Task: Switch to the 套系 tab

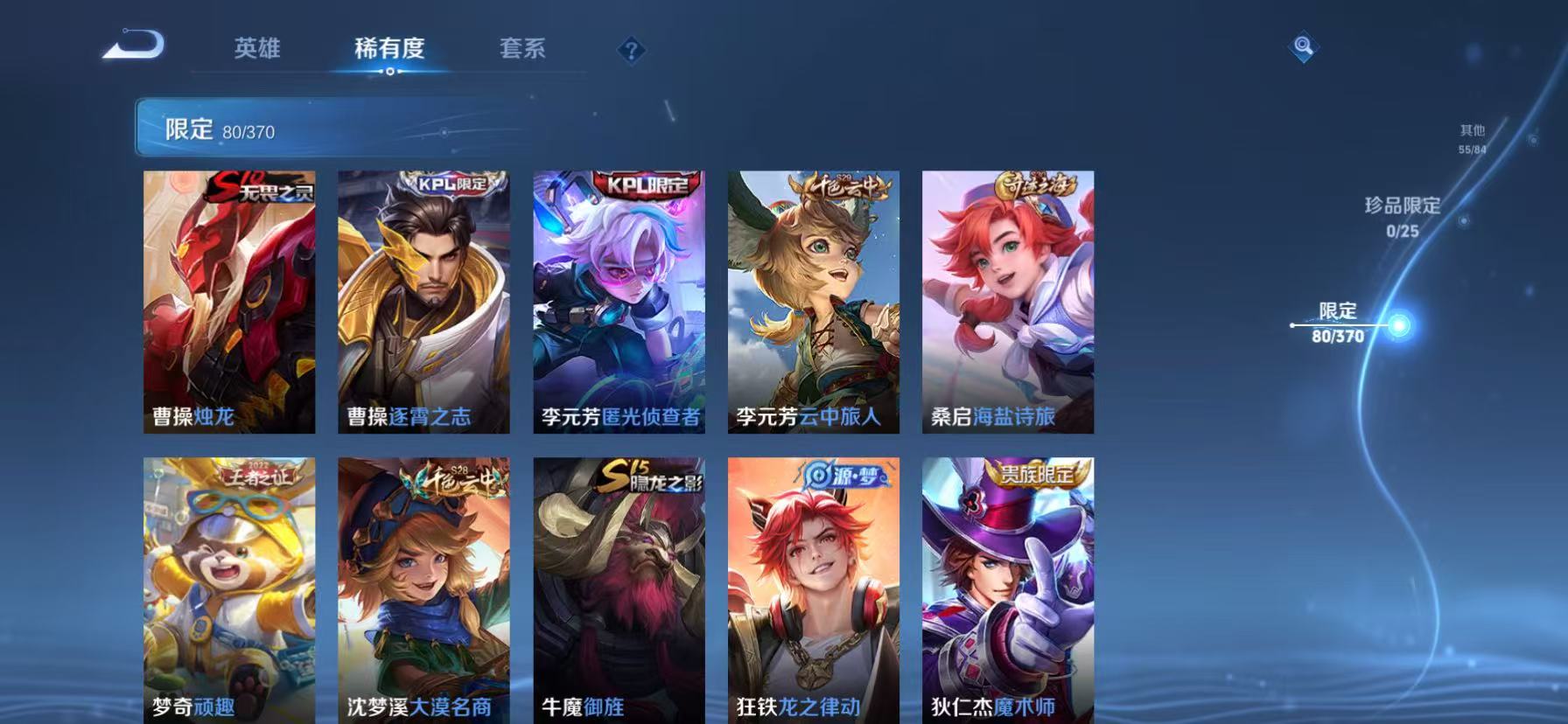Action: (x=523, y=50)
